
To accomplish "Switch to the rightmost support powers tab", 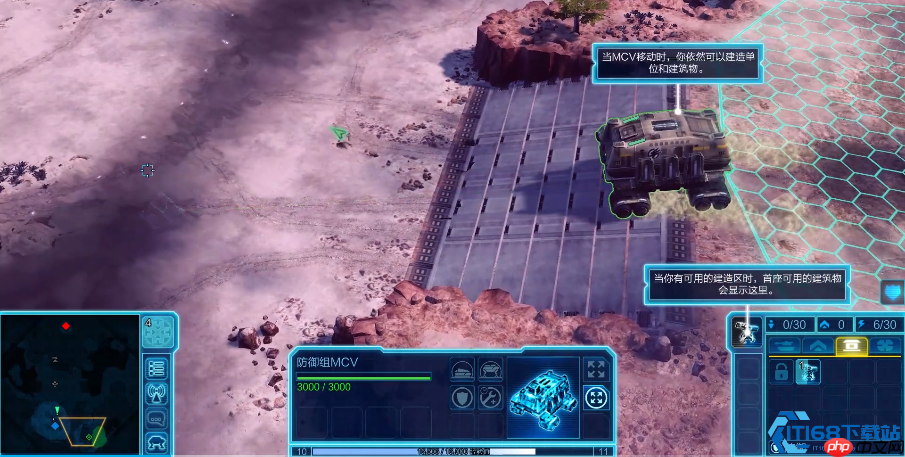I will pos(885,345).
